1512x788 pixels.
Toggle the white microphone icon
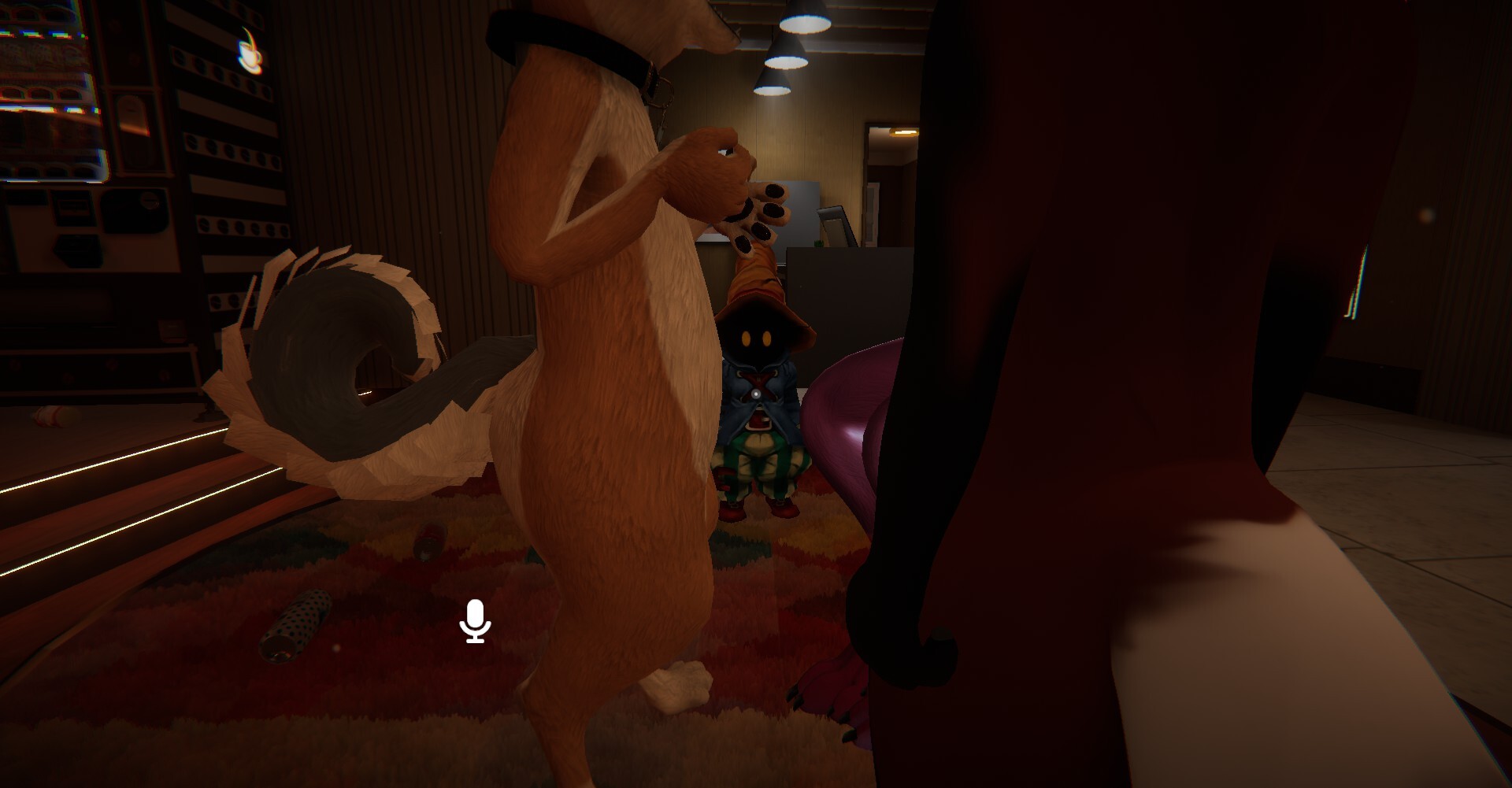tap(475, 621)
